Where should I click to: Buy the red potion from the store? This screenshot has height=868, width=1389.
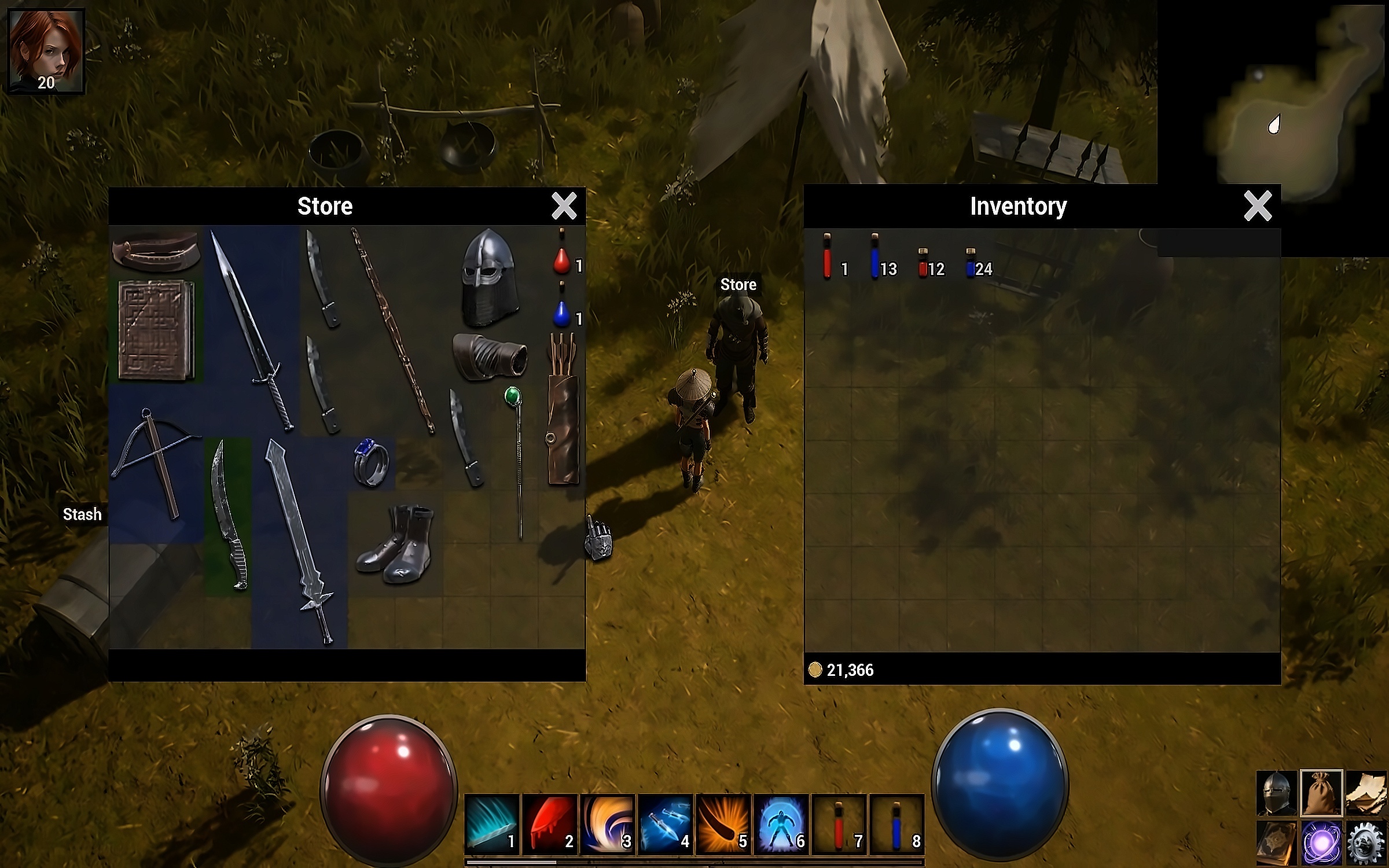pyautogui.click(x=561, y=260)
